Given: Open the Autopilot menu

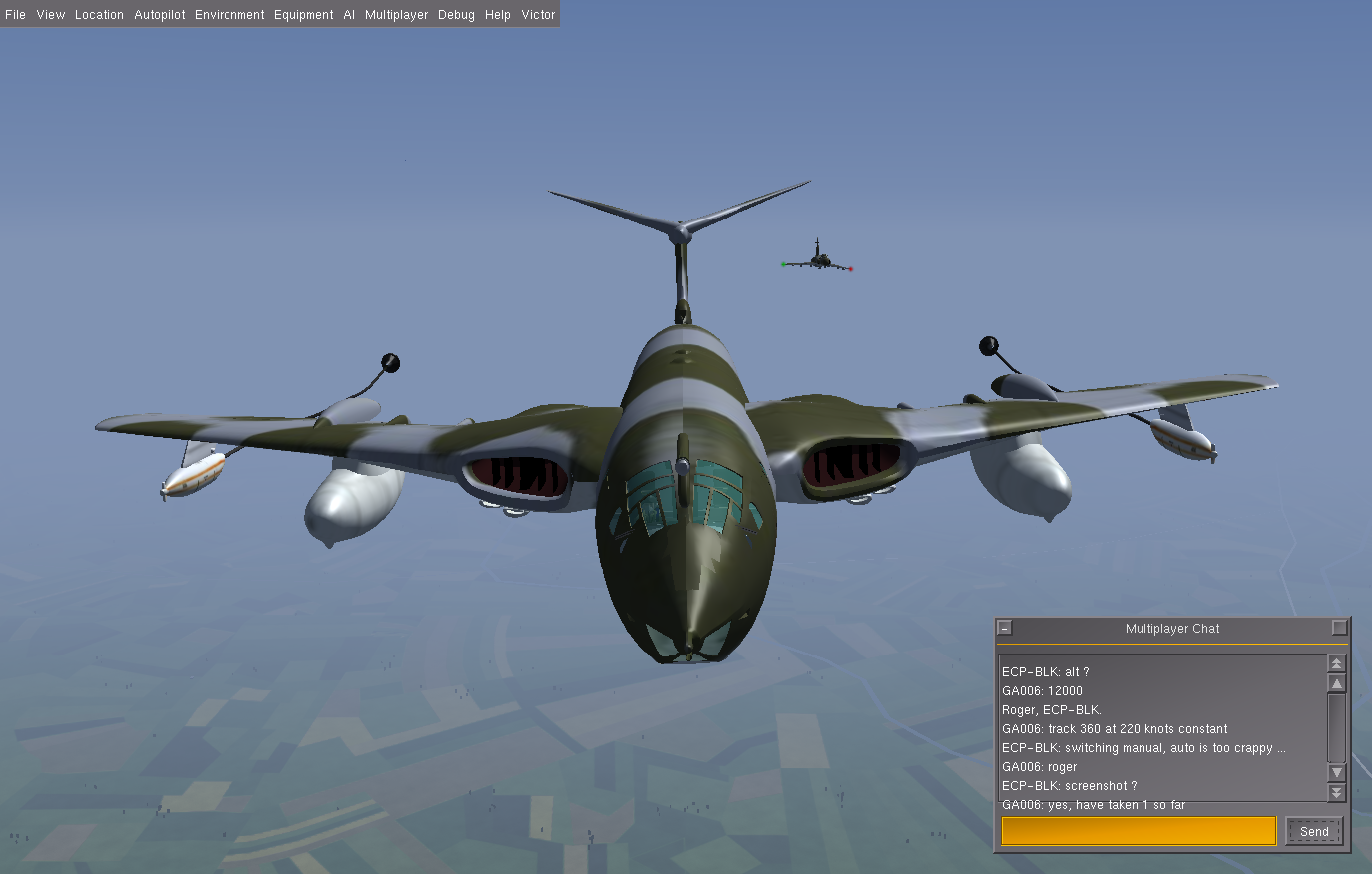Looking at the screenshot, I should click(x=160, y=15).
